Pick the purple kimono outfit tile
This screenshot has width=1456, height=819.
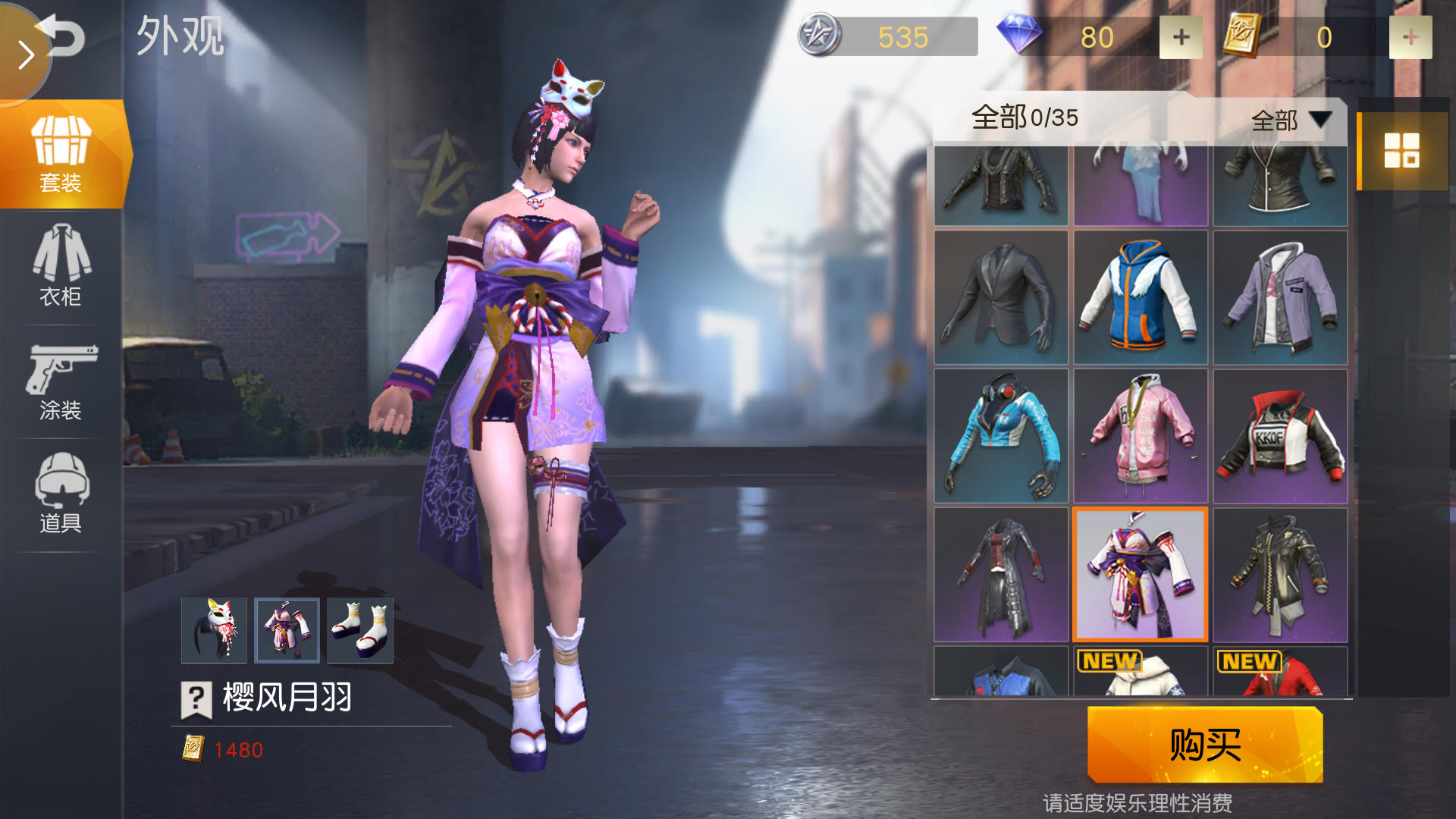[1141, 575]
